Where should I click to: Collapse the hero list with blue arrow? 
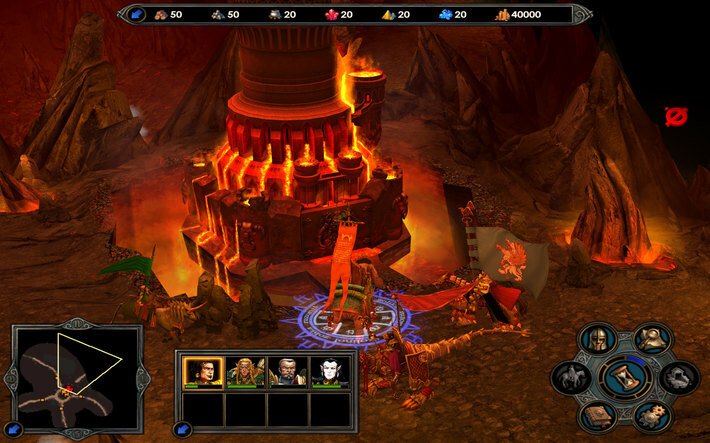click(184, 430)
